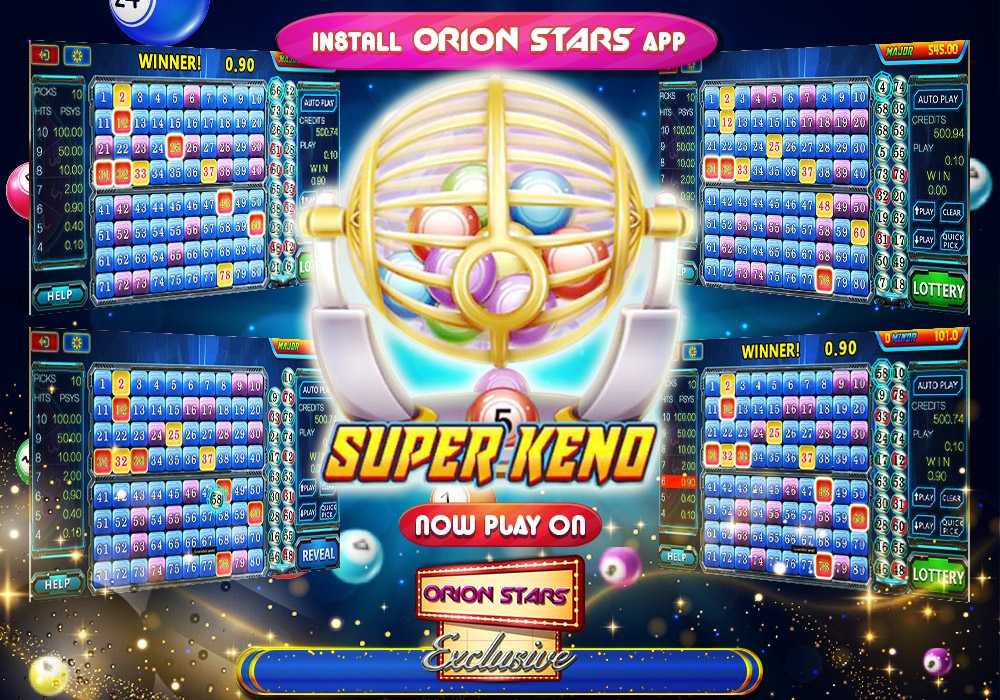This screenshot has width=1000, height=700.
Task: Start LOTTERY in the 545.00 jackpot game
Action: [938, 290]
